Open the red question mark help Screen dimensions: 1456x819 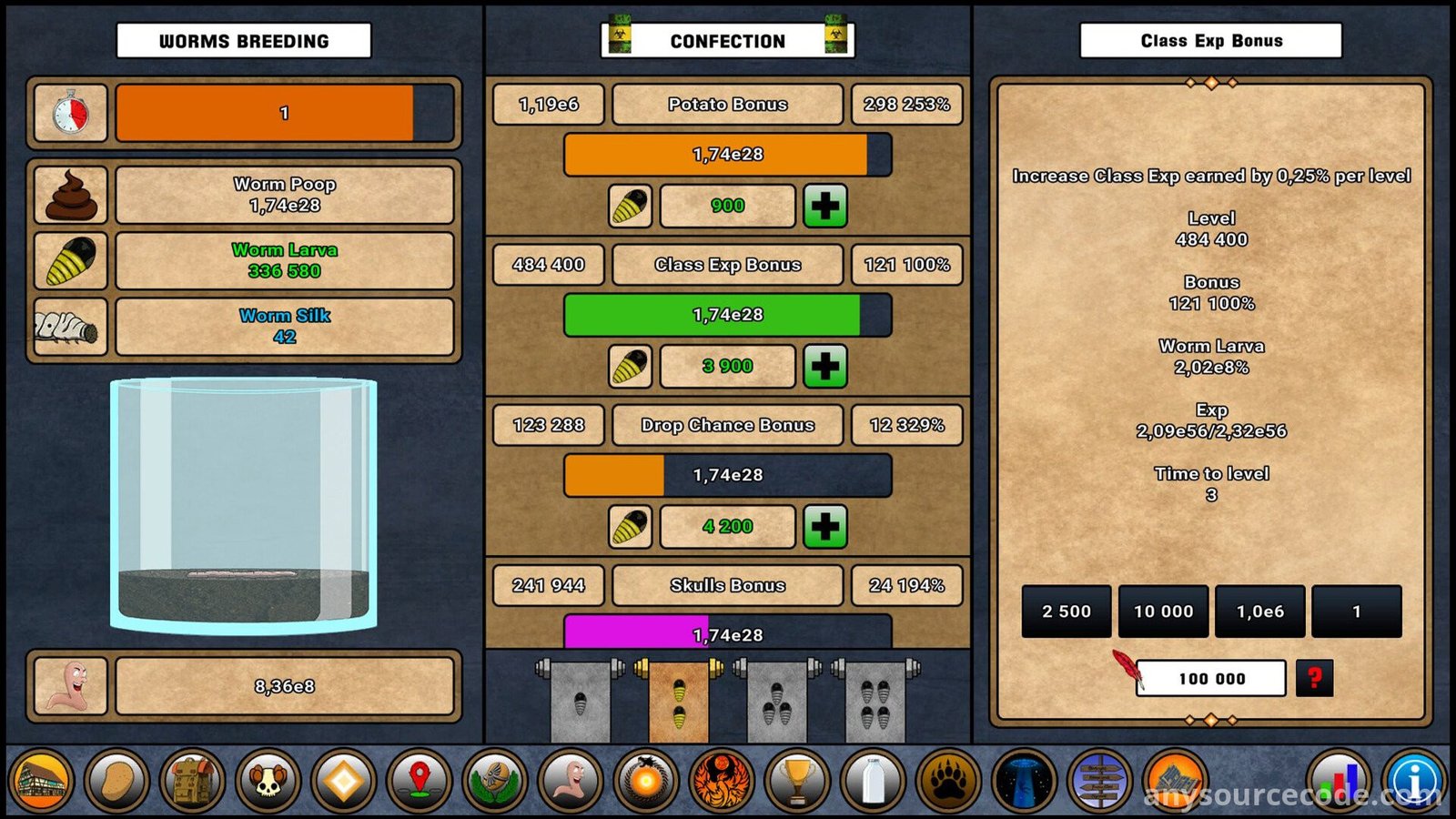pyautogui.click(x=1314, y=679)
